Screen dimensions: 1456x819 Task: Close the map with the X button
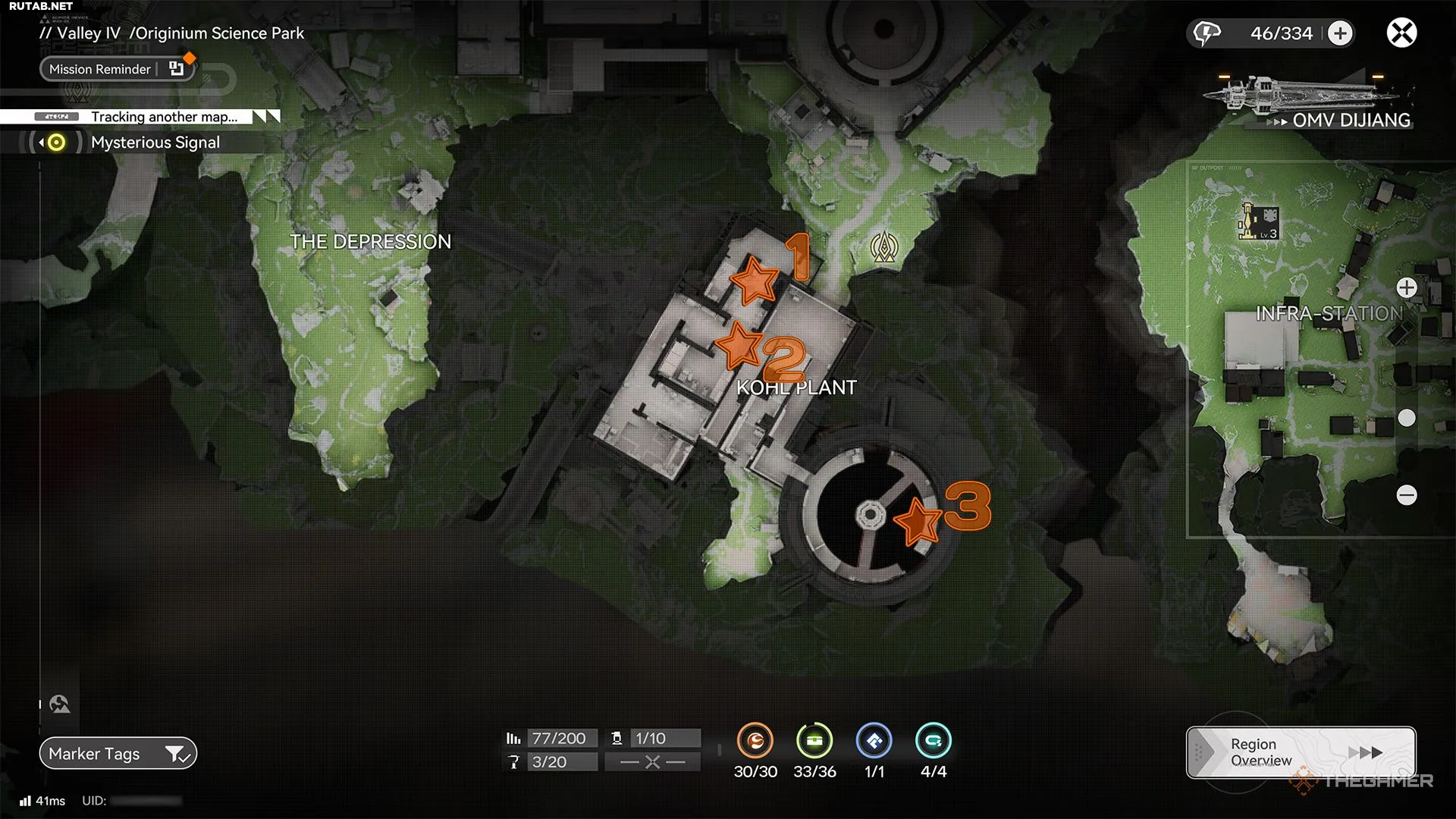(1401, 33)
